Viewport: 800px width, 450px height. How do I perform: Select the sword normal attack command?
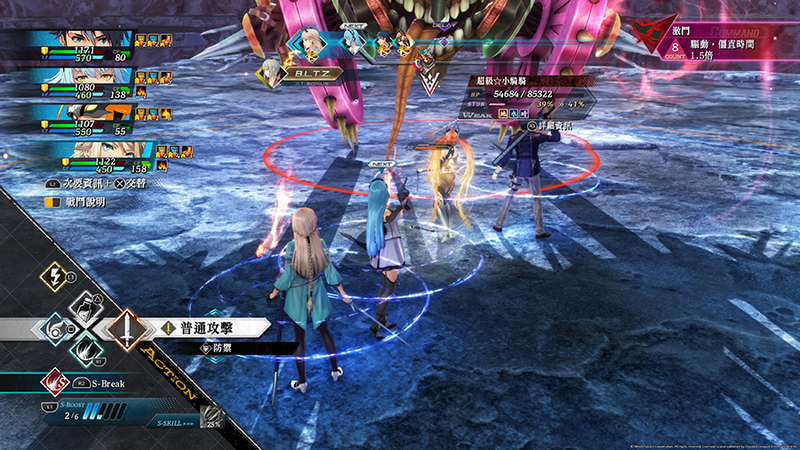point(125,327)
